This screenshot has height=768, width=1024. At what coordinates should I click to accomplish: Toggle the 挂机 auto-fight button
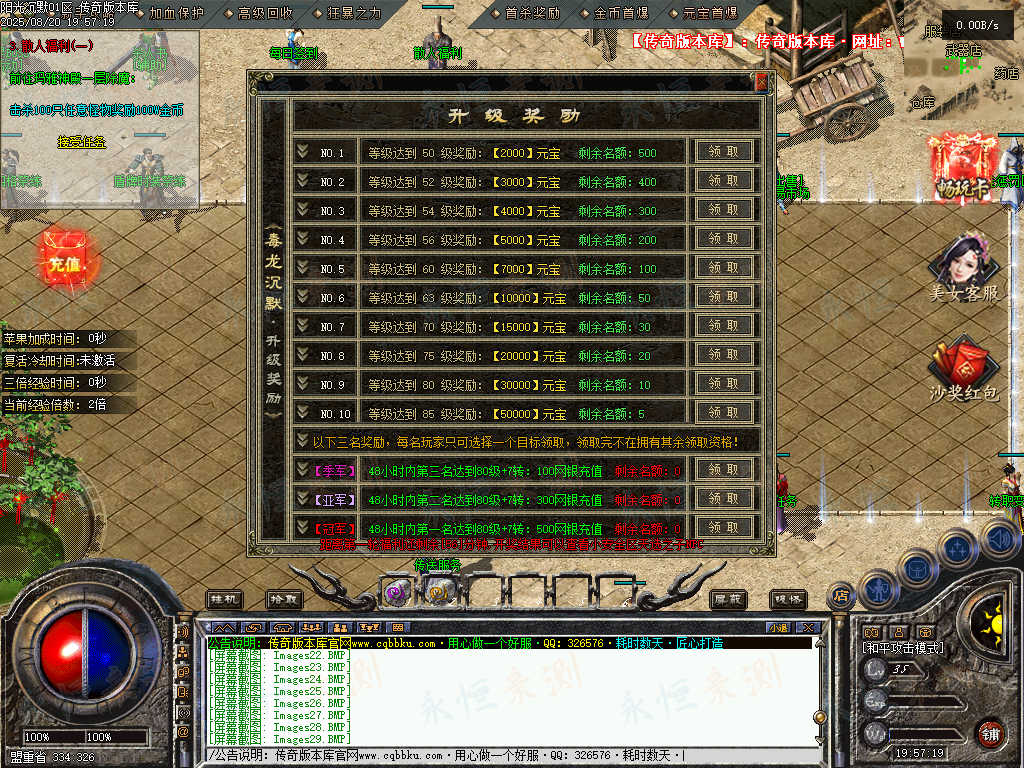(225, 599)
